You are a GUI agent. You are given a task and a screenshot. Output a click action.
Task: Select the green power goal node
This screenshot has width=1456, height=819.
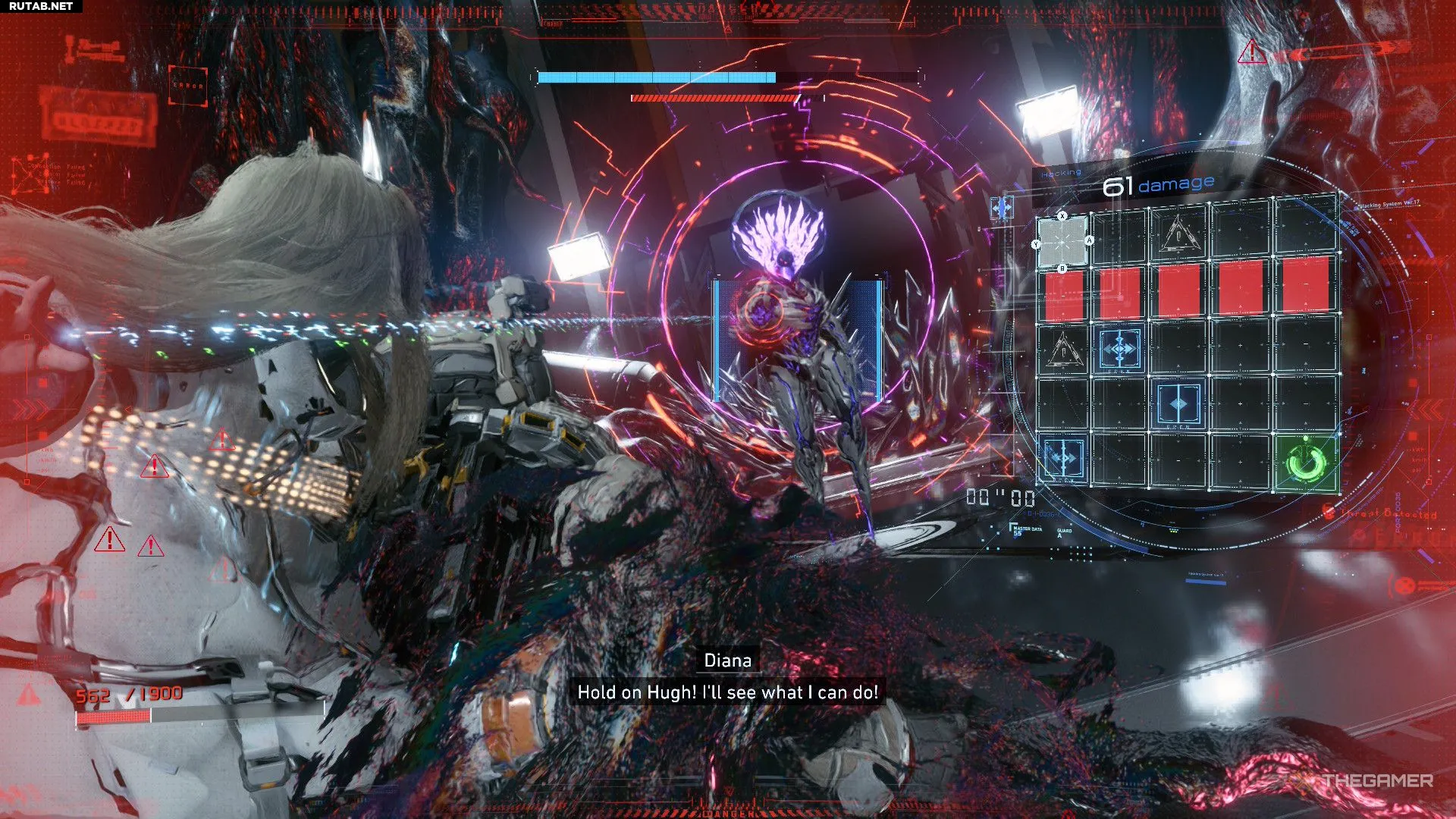1306,462
